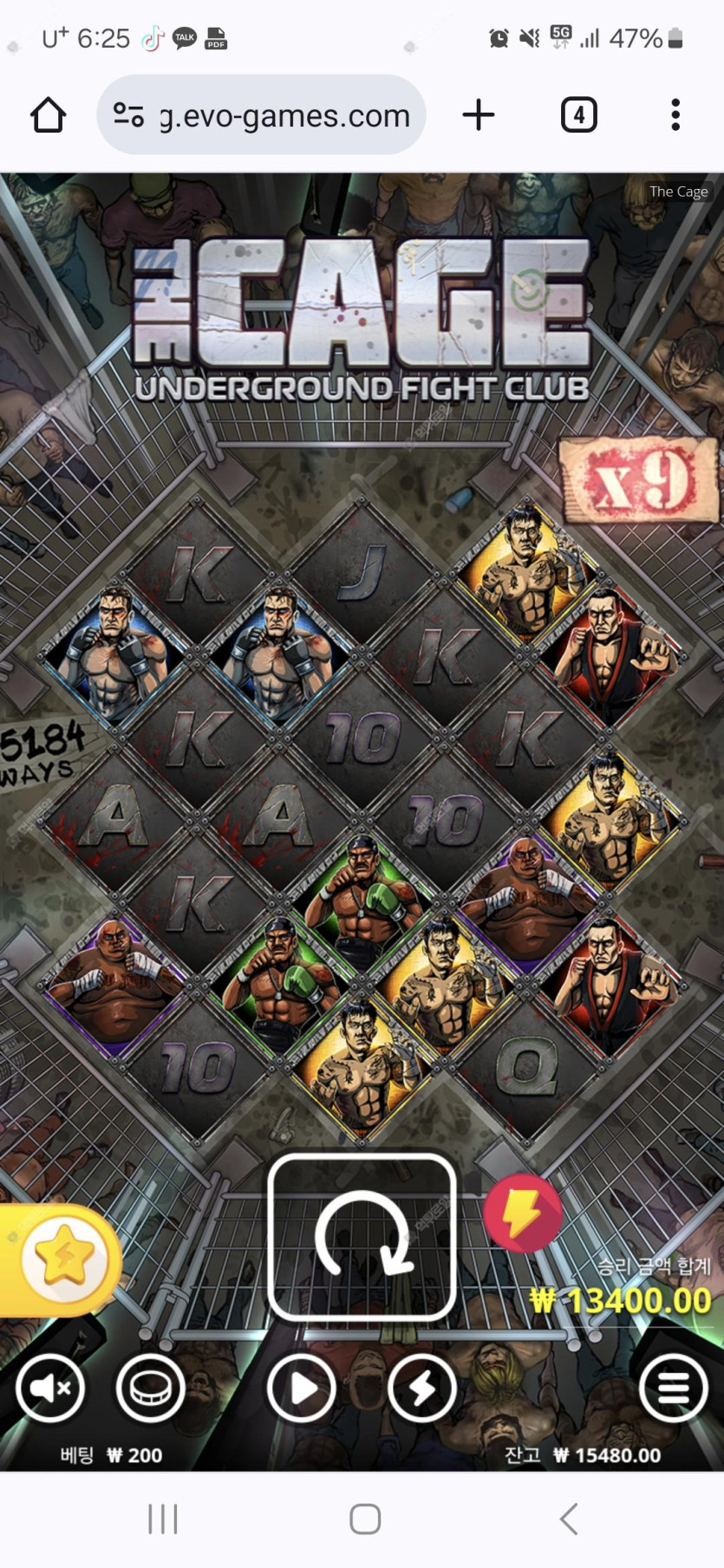Toggle the muted sound speaker icon
Image resolution: width=724 pixels, height=1568 pixels.
click(x=49, y=1389)
